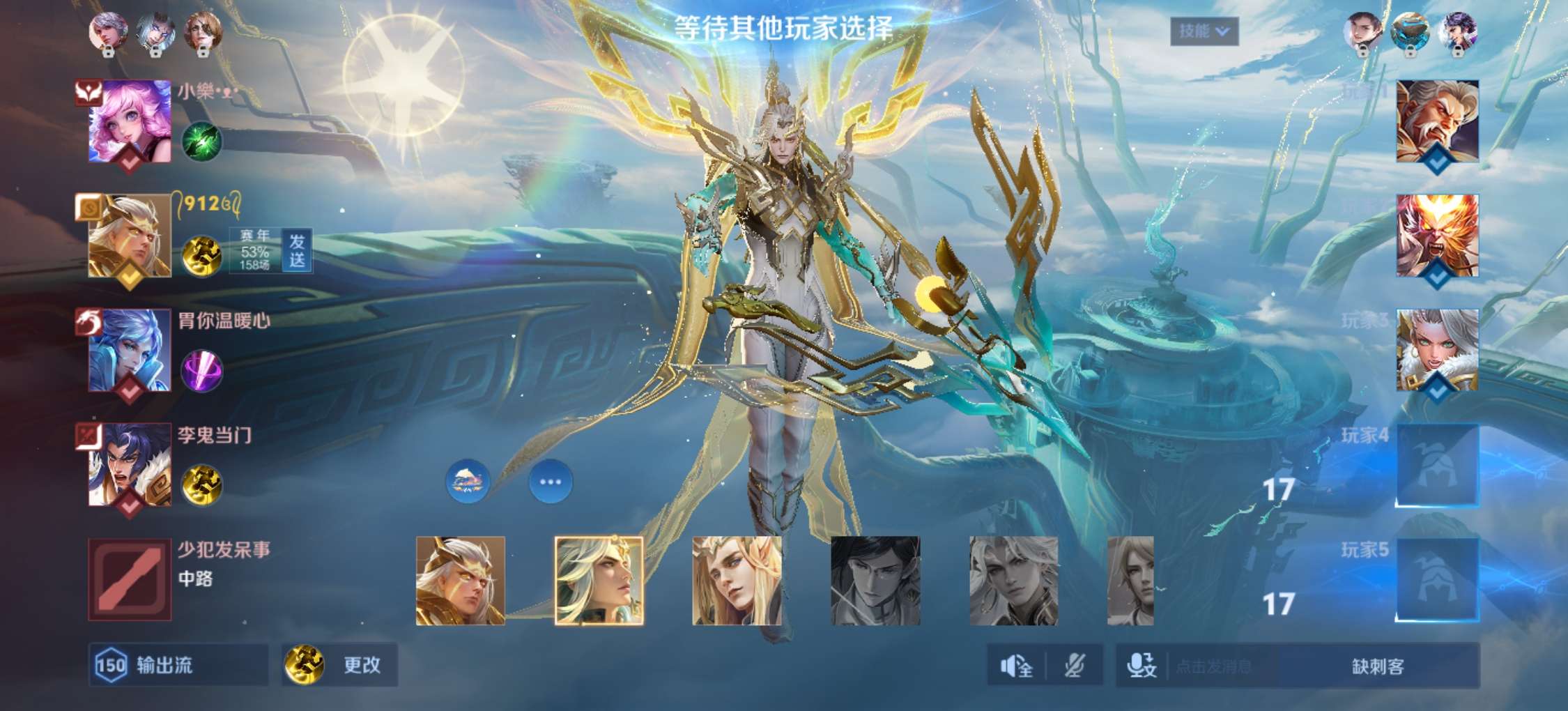Select the greyed dark-haired skin thumbnail
Screen dimensions: 1568x711
point(875,581)
